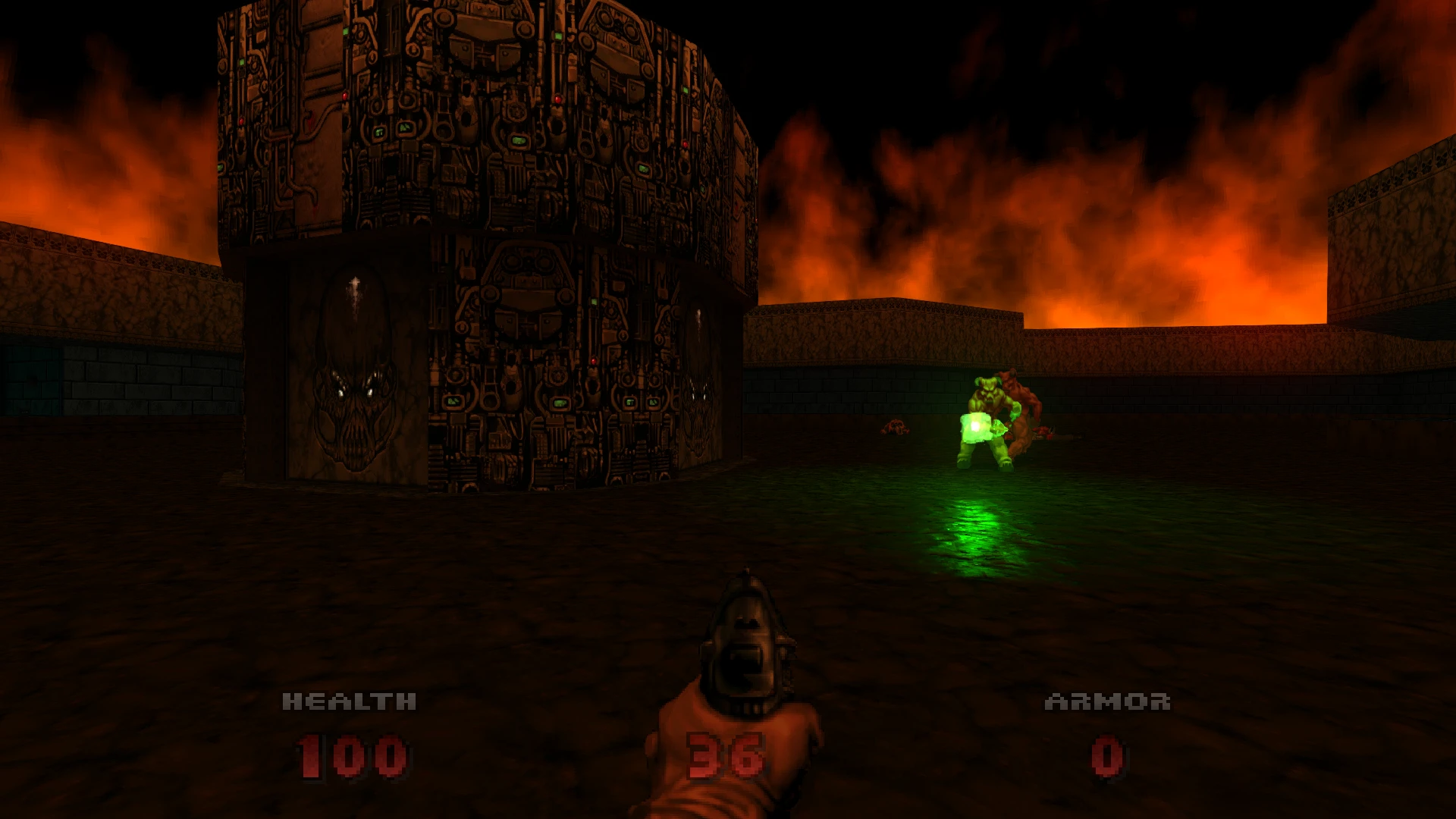Toggle the small green panel light near the wall corner
1456x819 pixels.
[653, 403]
